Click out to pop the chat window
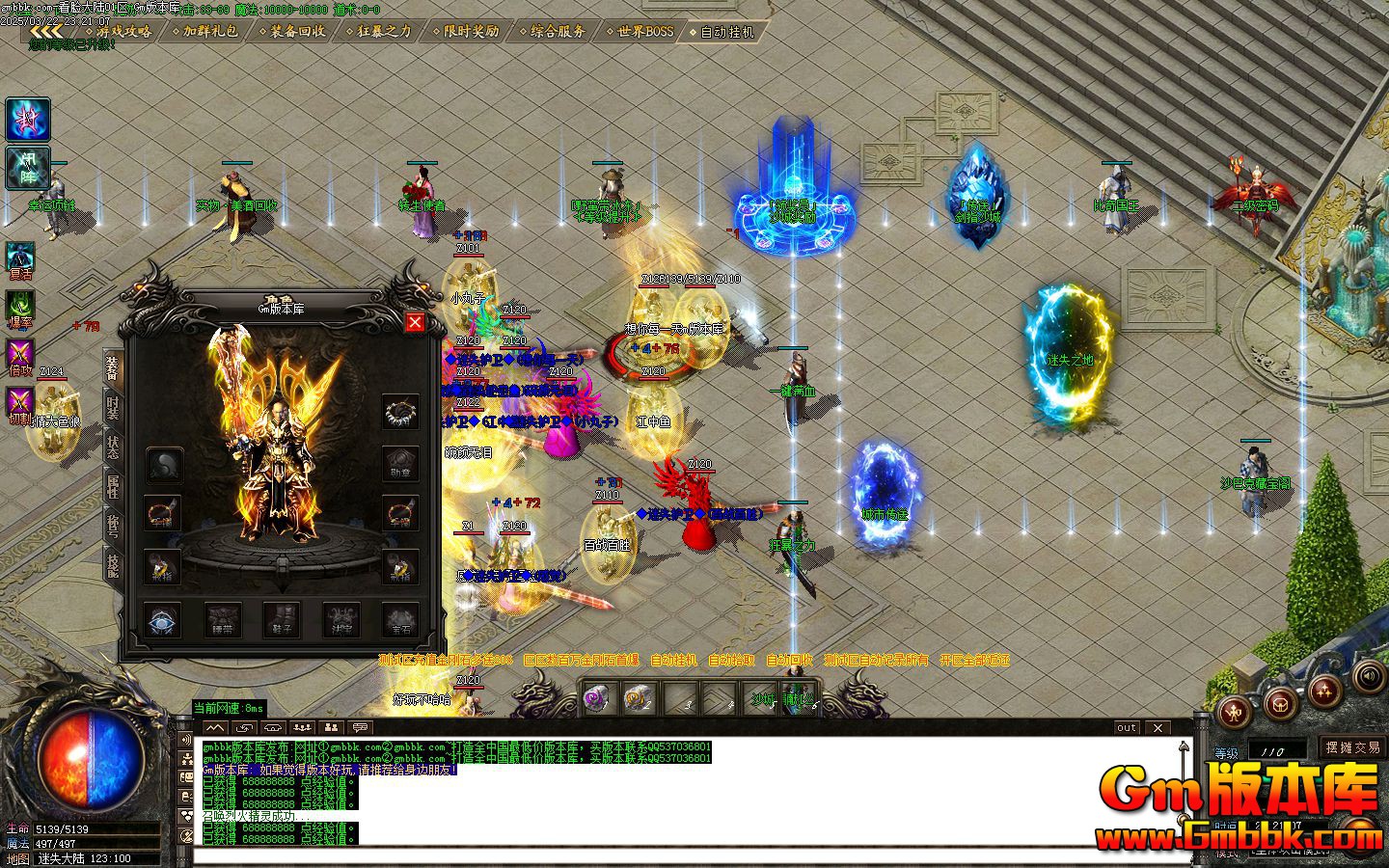Image resolution: width=1389 pixels, height=868 pixels. (x=1127, y=728)
